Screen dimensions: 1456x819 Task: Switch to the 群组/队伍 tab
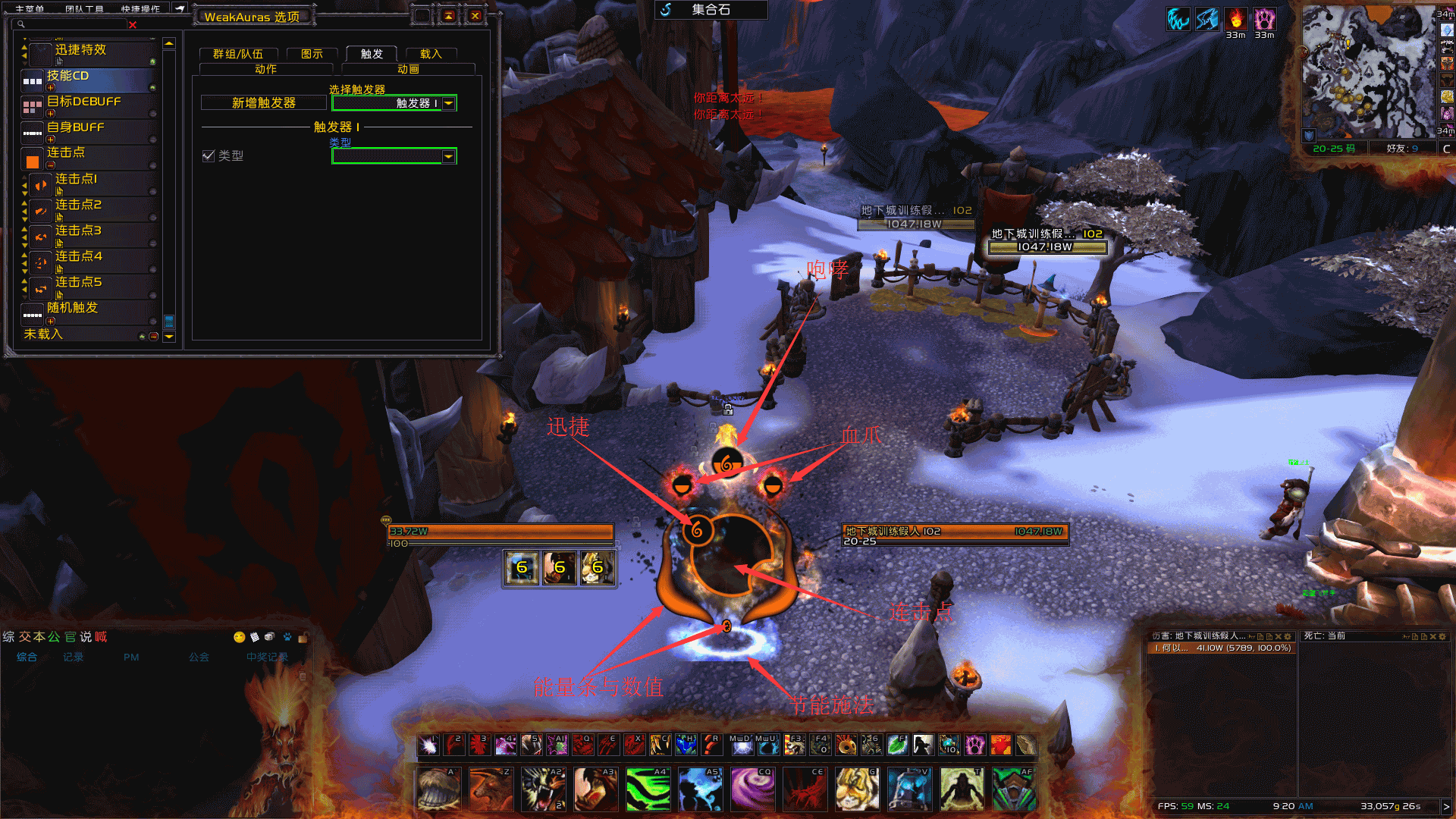click(x=238, y=54)
